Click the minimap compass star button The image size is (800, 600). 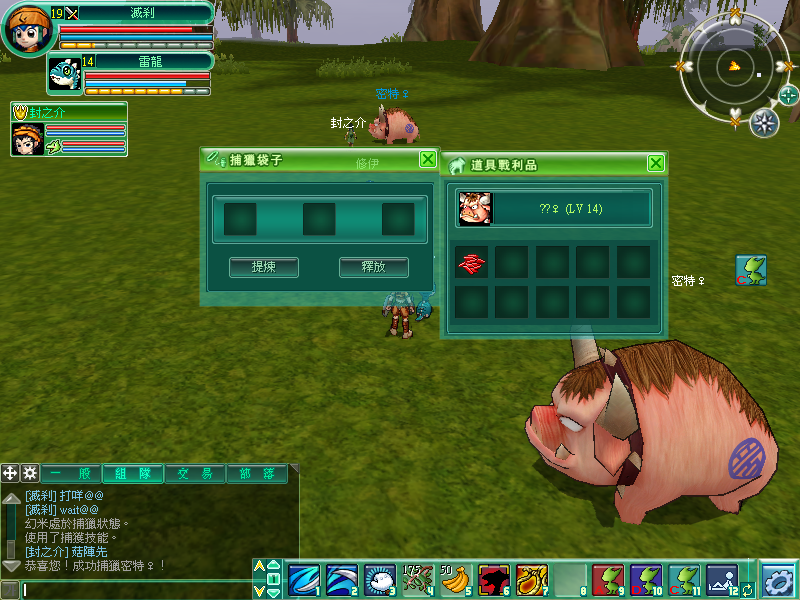(x=764, y=123)
